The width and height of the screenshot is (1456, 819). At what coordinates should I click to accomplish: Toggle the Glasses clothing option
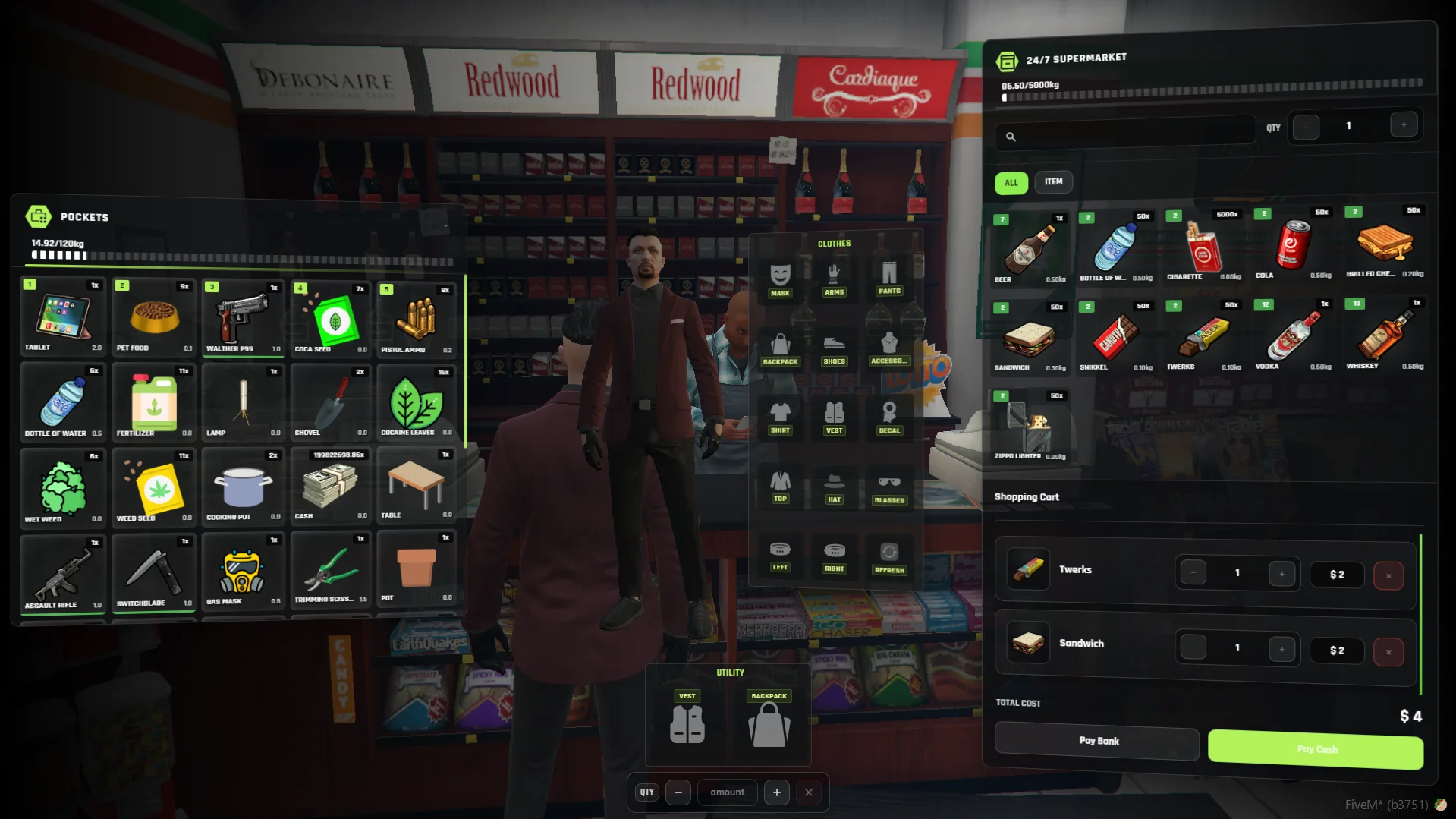tap(888, 487)
